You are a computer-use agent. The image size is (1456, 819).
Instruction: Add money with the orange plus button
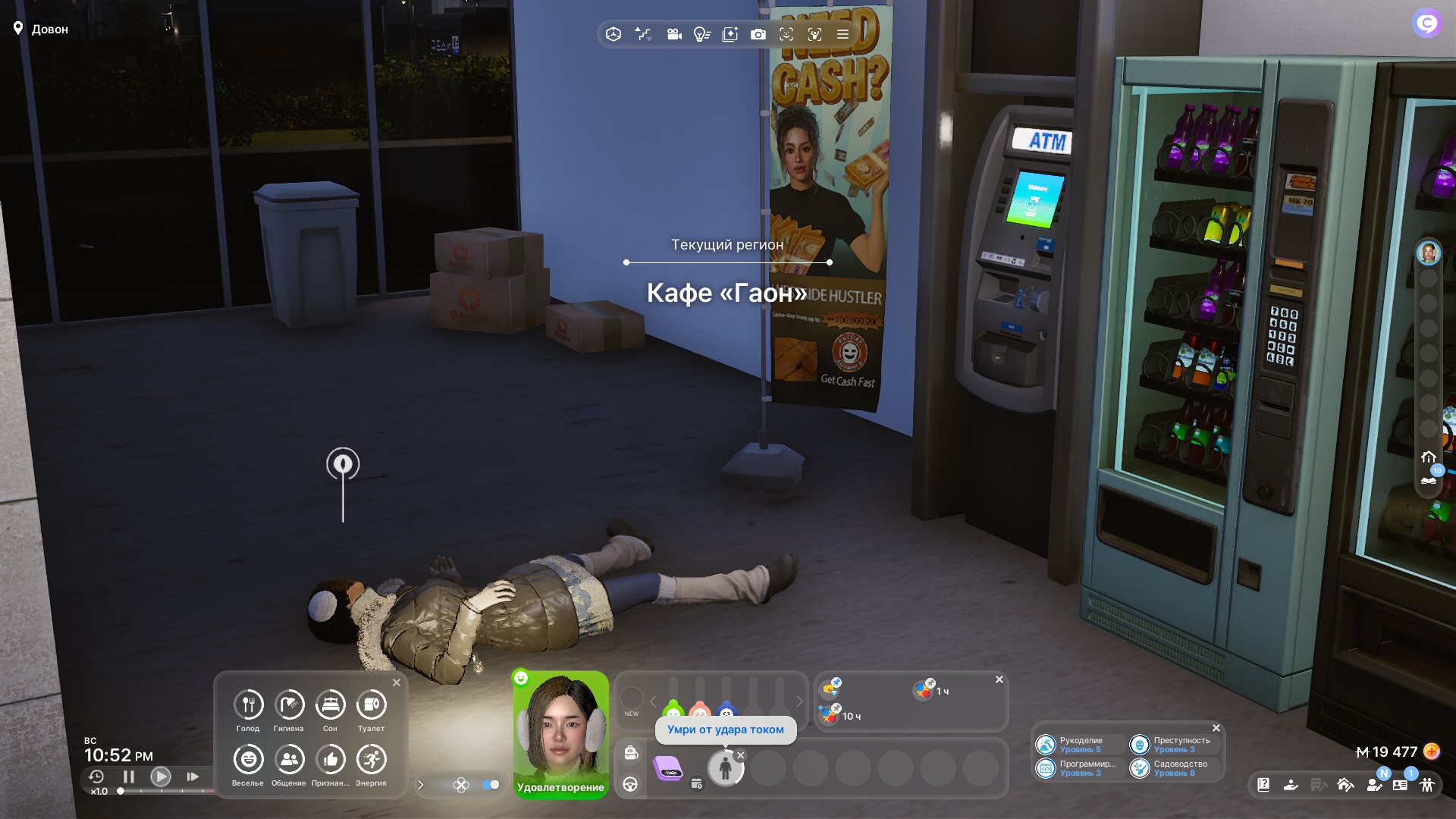[x=1431, y=752]
